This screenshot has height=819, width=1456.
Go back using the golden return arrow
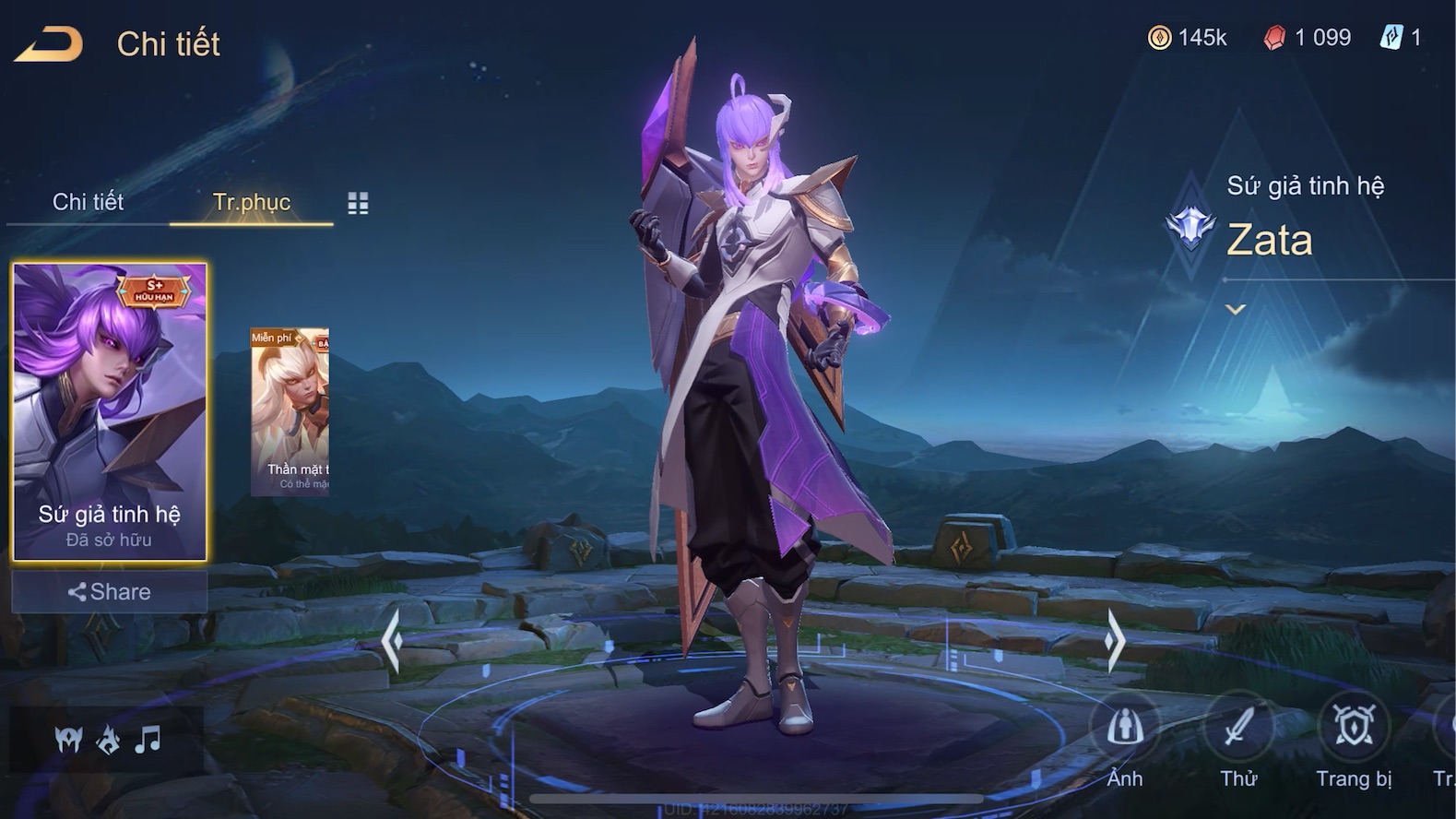tap(49, 44)
